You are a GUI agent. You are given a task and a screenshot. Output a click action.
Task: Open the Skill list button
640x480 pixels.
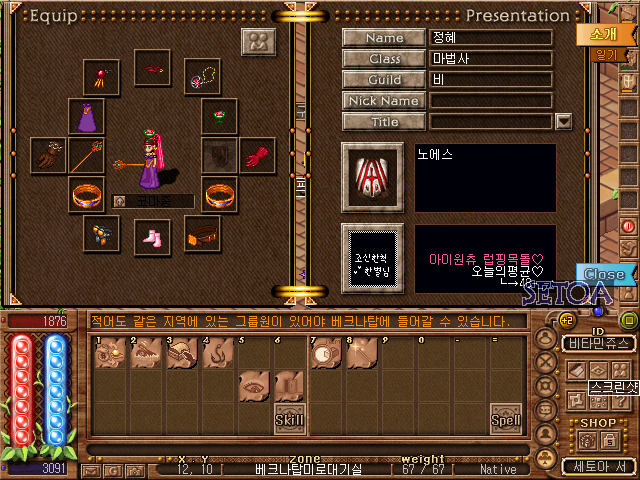click(289, 418)
